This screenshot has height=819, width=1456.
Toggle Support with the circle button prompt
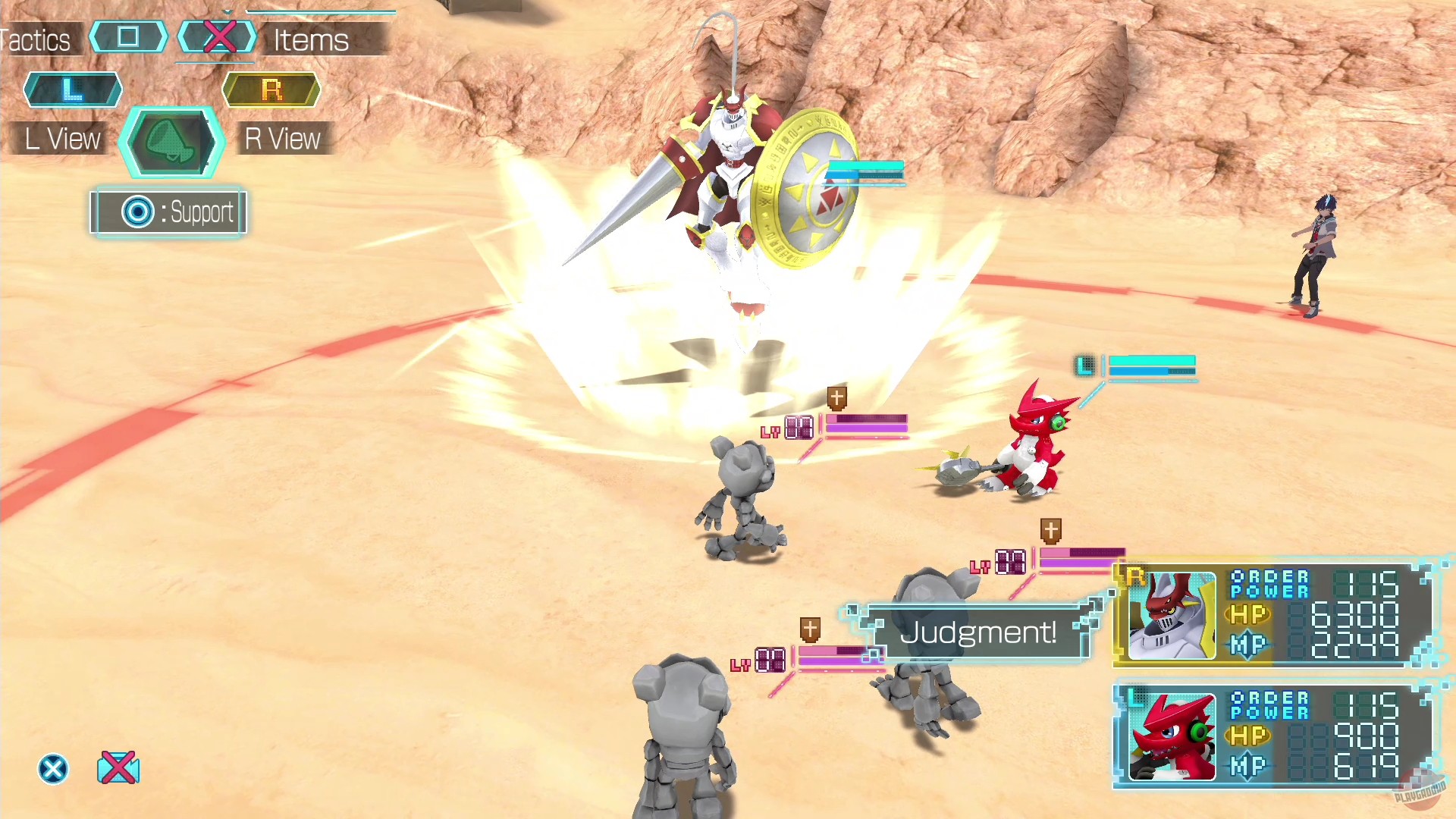[x=168, y=212]
